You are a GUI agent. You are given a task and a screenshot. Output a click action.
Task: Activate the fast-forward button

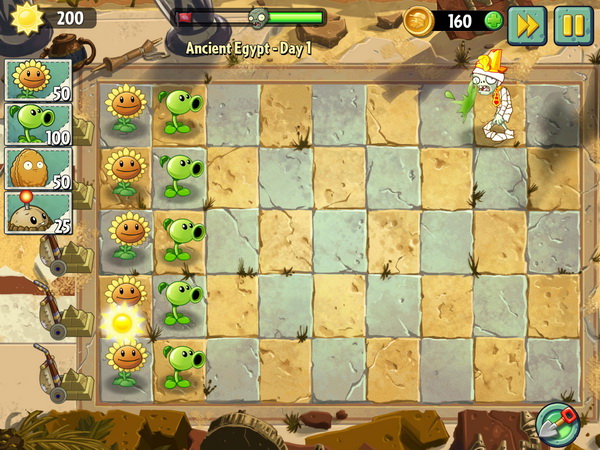526,24
